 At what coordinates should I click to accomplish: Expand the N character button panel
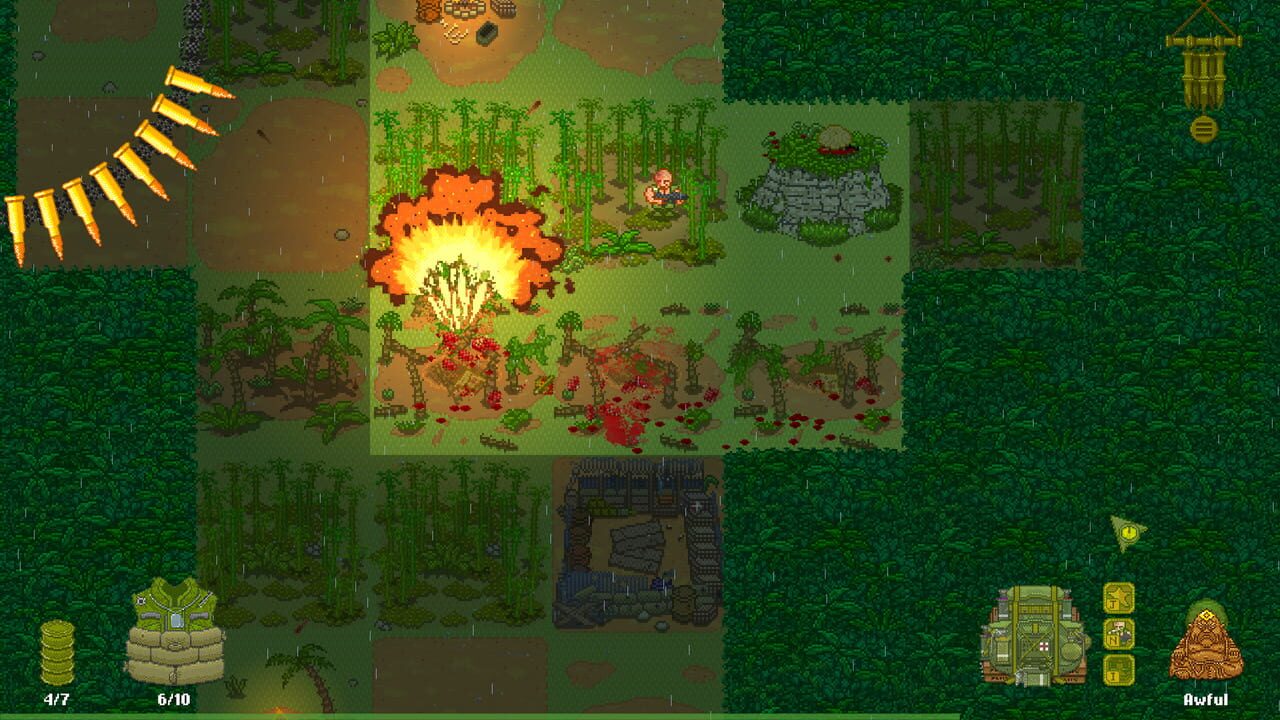[x=1117, y=633]
